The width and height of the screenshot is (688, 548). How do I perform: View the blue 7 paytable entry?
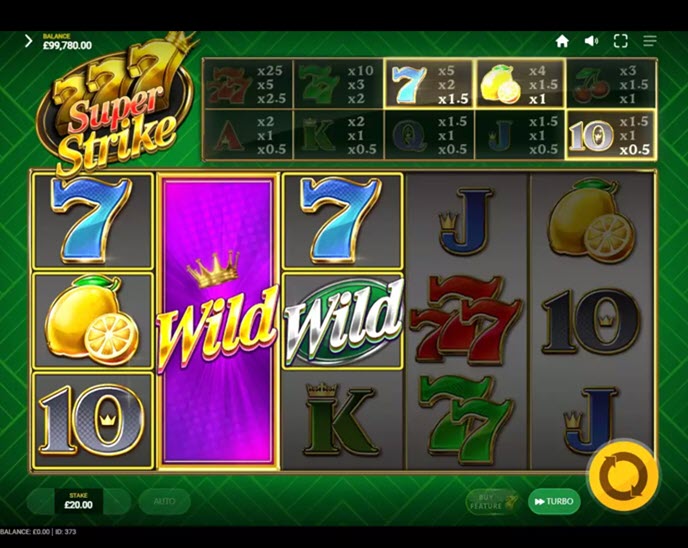[429, 84]
